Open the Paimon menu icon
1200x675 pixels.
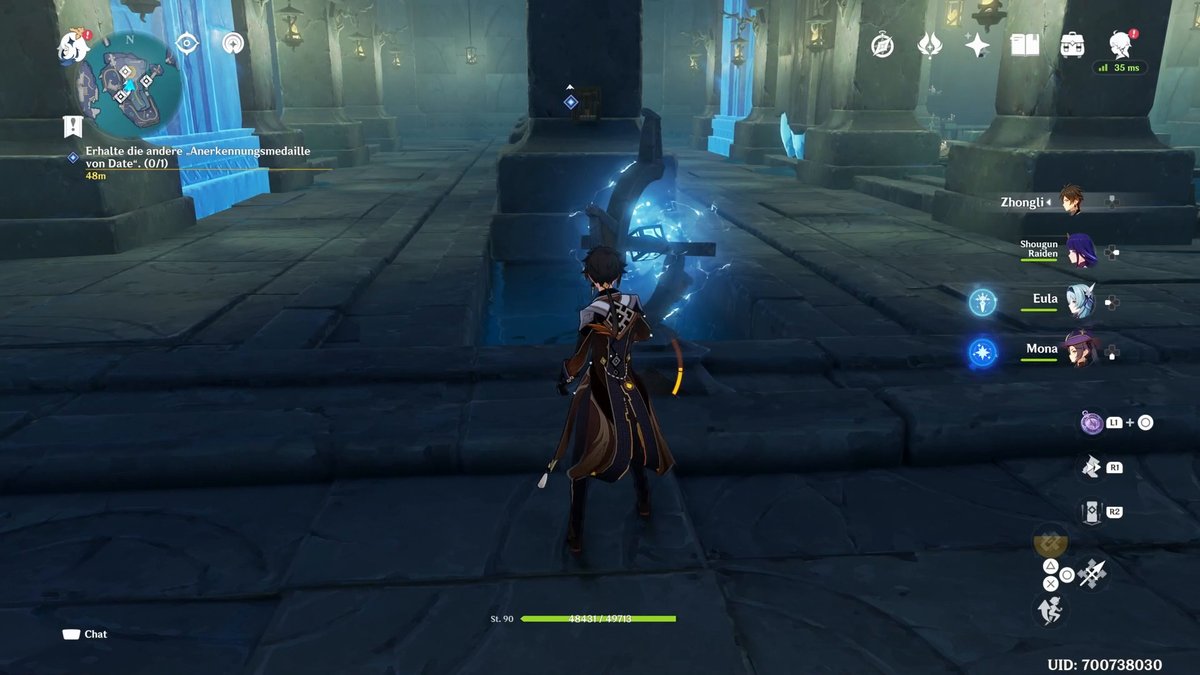(72, 44)
